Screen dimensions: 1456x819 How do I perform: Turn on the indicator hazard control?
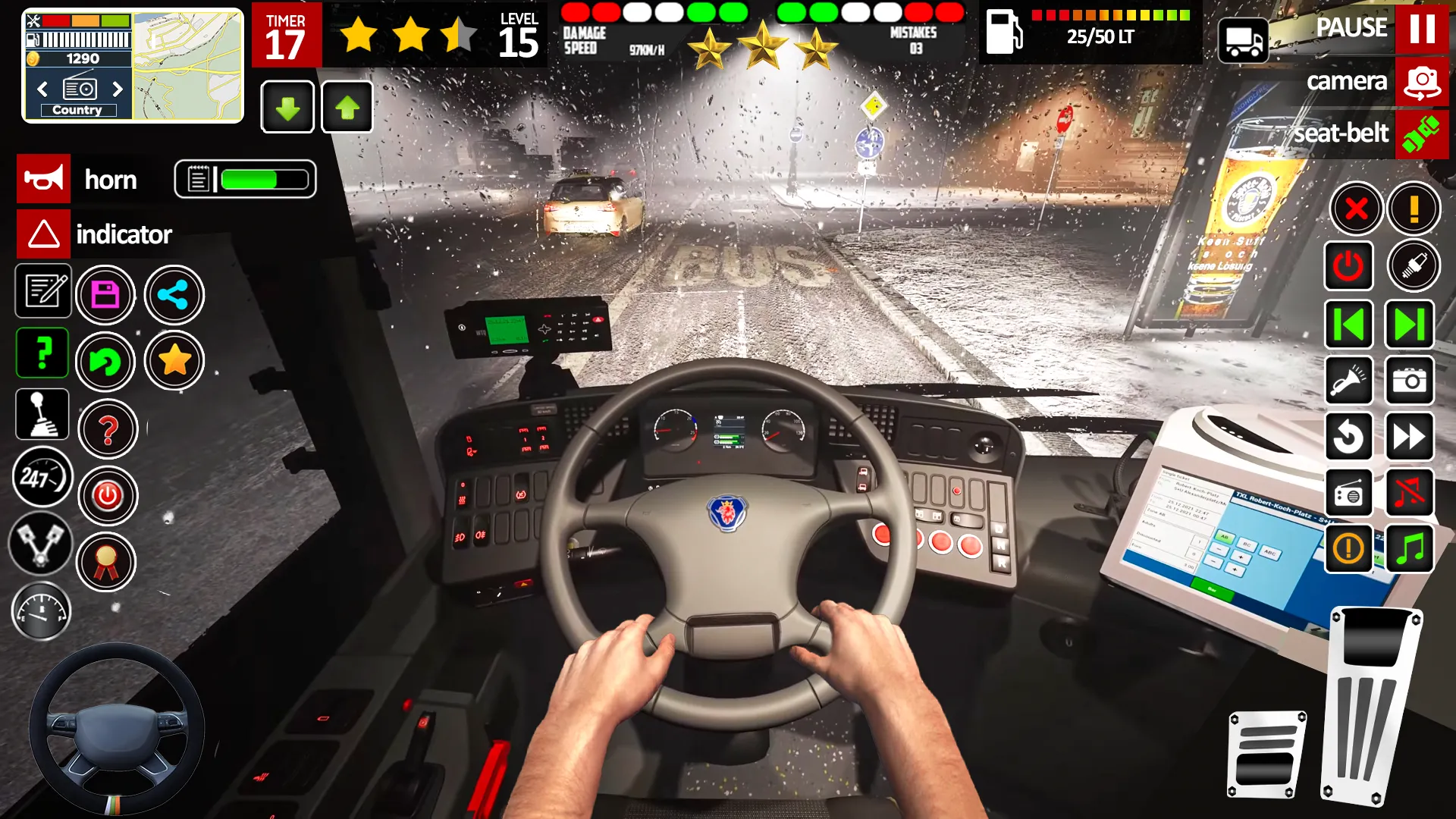[43, 234]
